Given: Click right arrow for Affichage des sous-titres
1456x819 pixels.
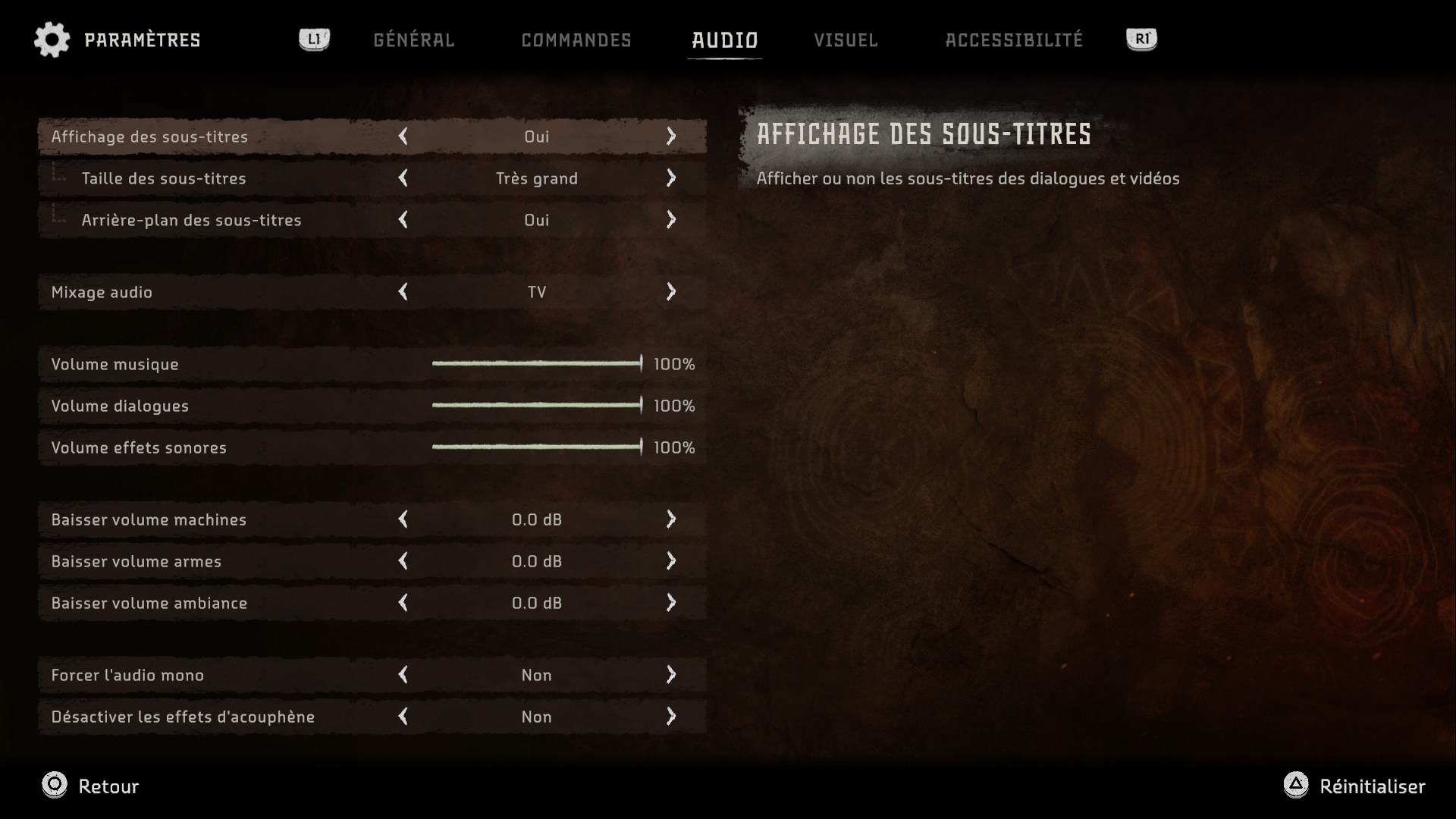Looking at the screenshot, I should pos(671,136).
